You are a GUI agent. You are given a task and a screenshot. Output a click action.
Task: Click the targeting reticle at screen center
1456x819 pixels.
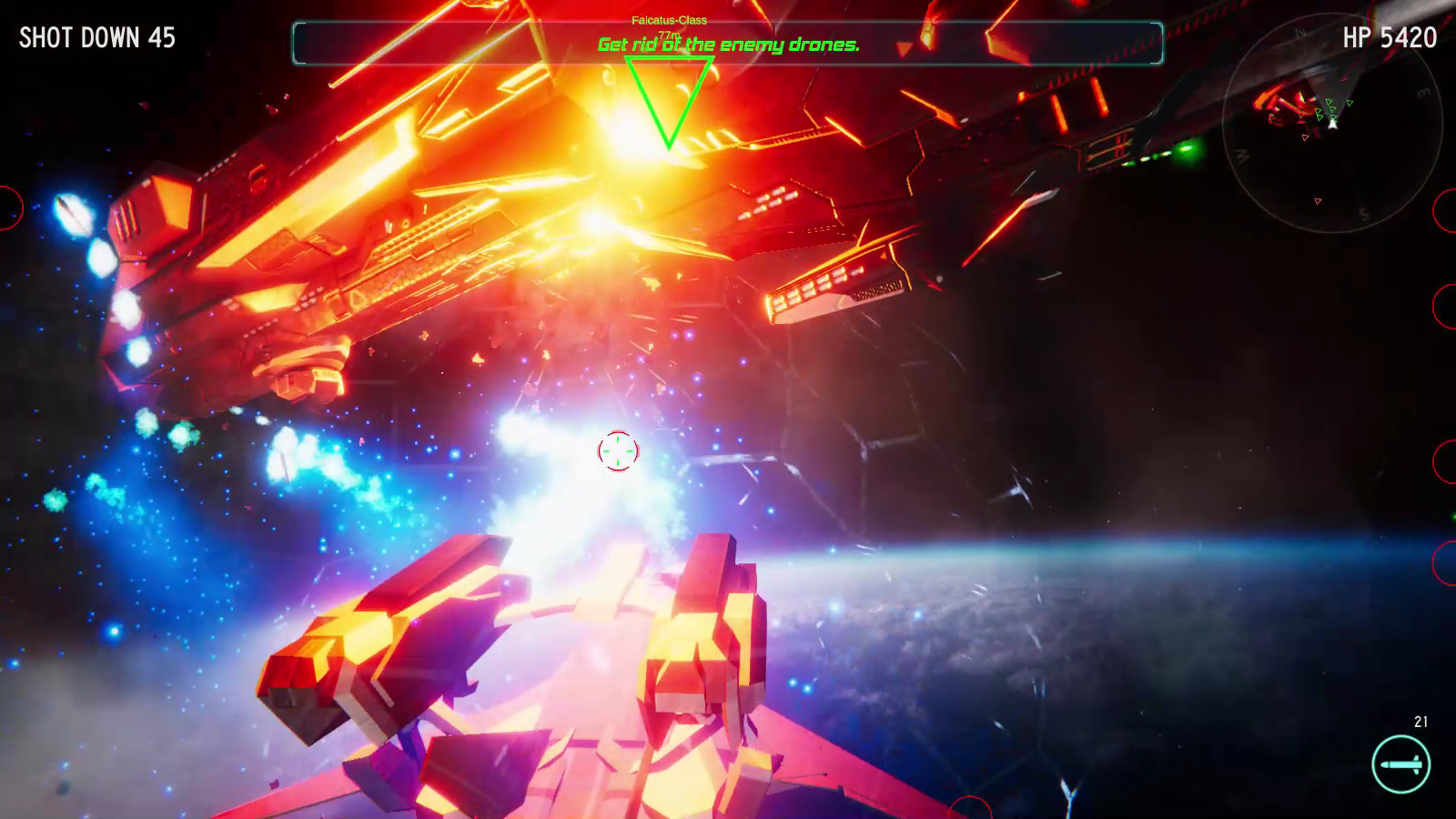coord(617,450)
